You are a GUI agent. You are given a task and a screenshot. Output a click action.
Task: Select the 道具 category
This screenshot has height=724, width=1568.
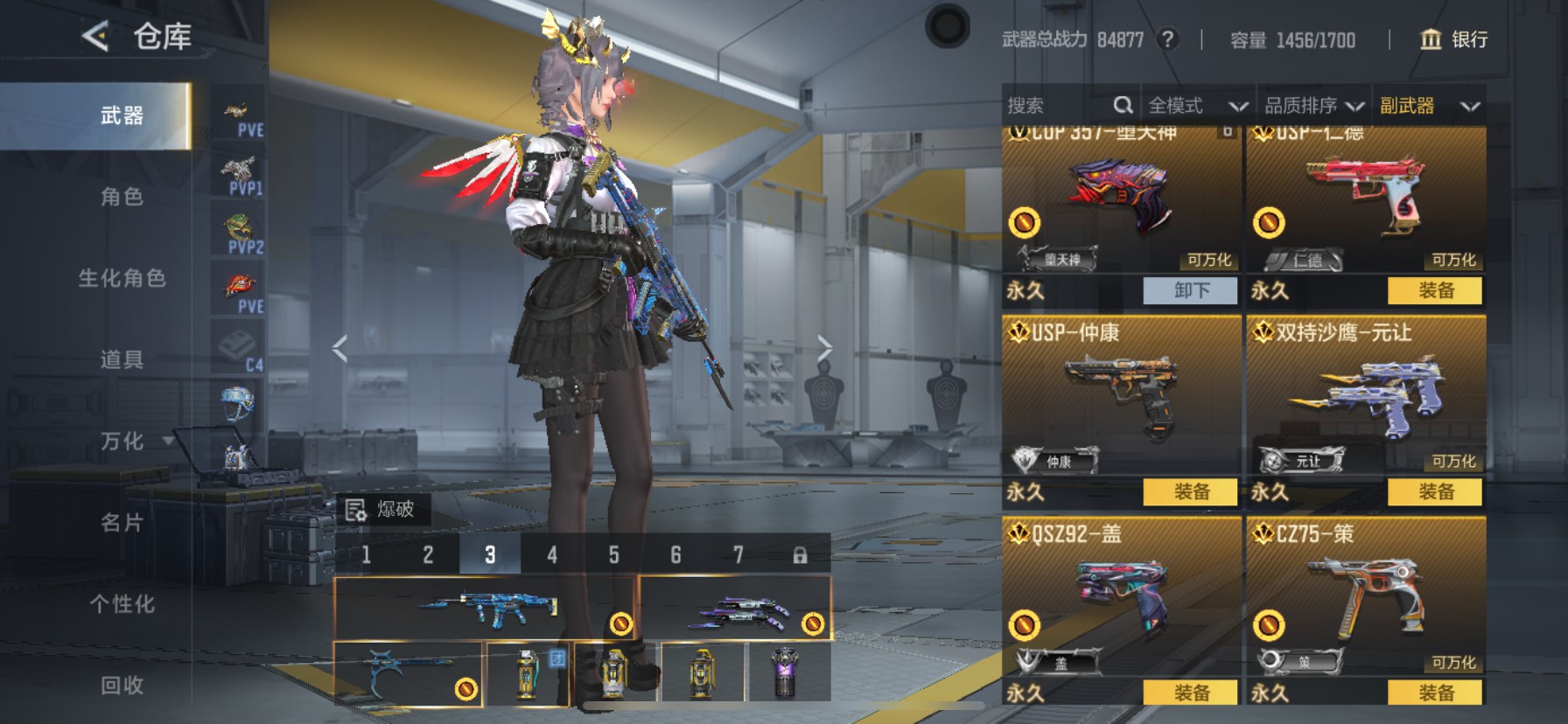coord(122,359)
